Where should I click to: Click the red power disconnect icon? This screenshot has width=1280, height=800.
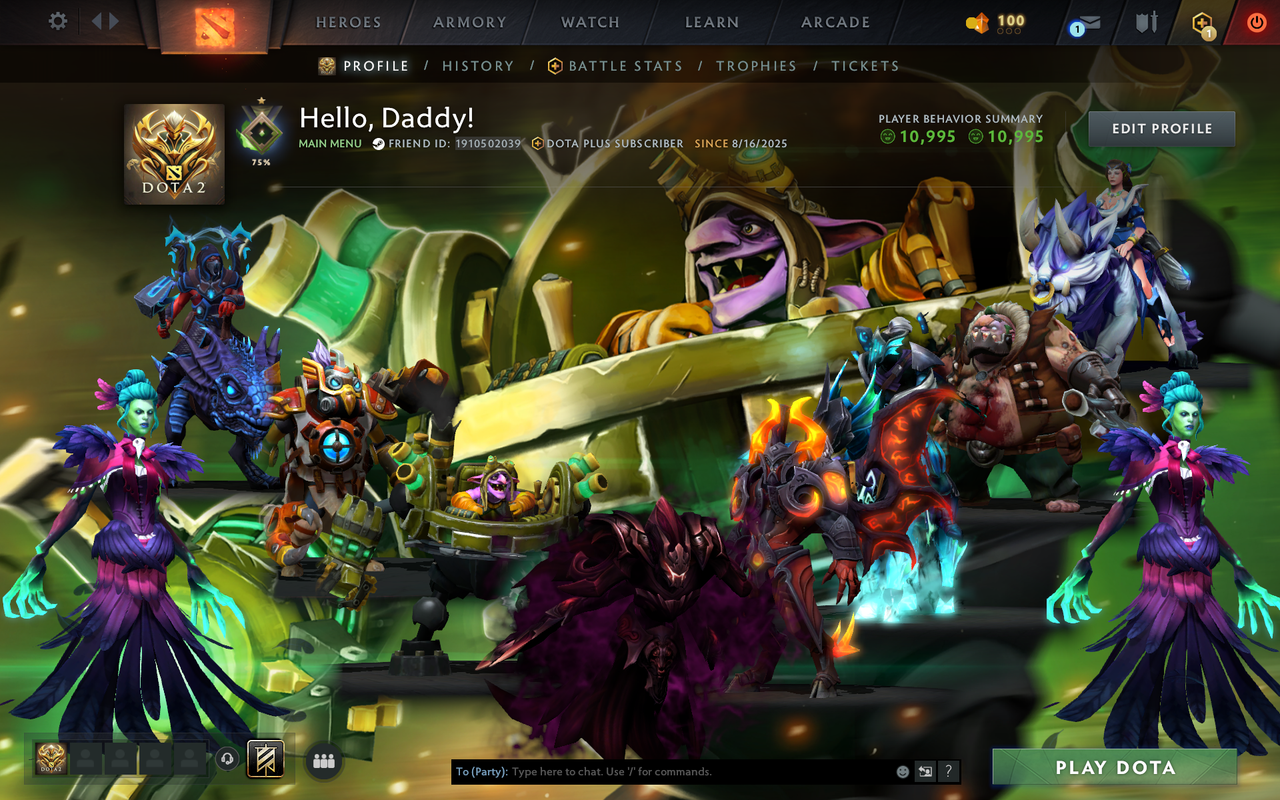(1255, 22)
